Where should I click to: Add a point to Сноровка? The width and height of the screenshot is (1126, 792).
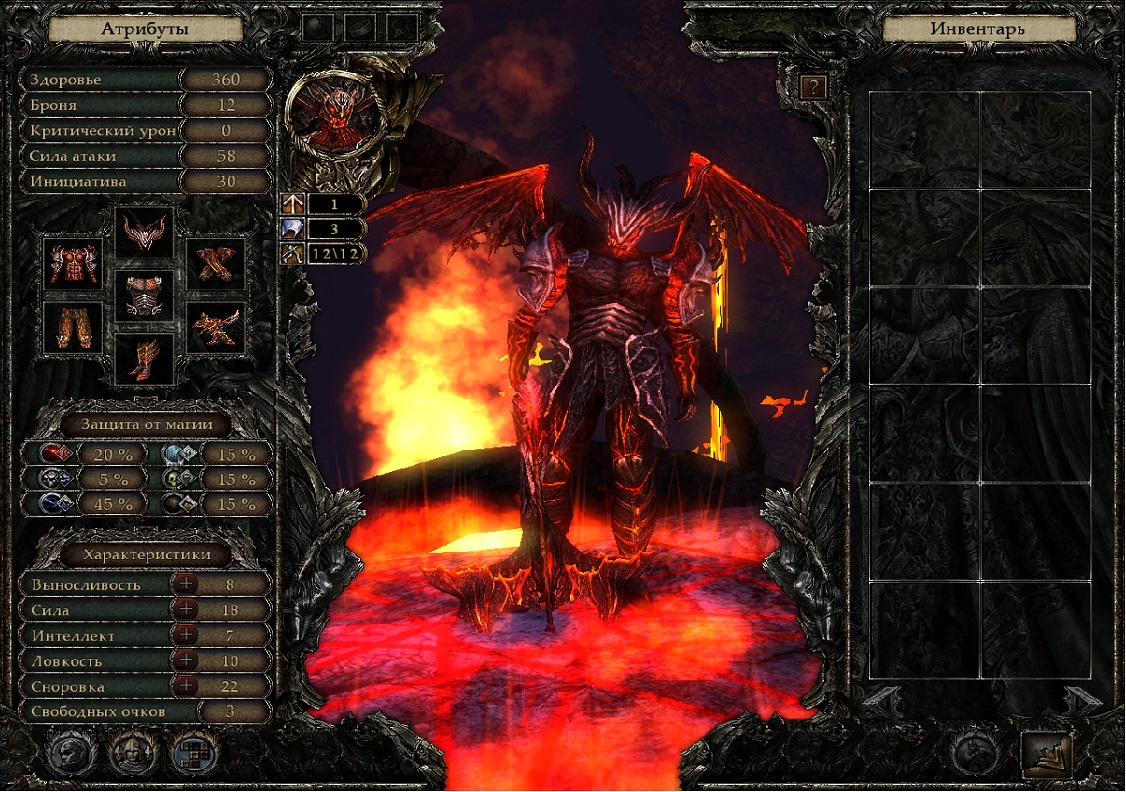185,687
